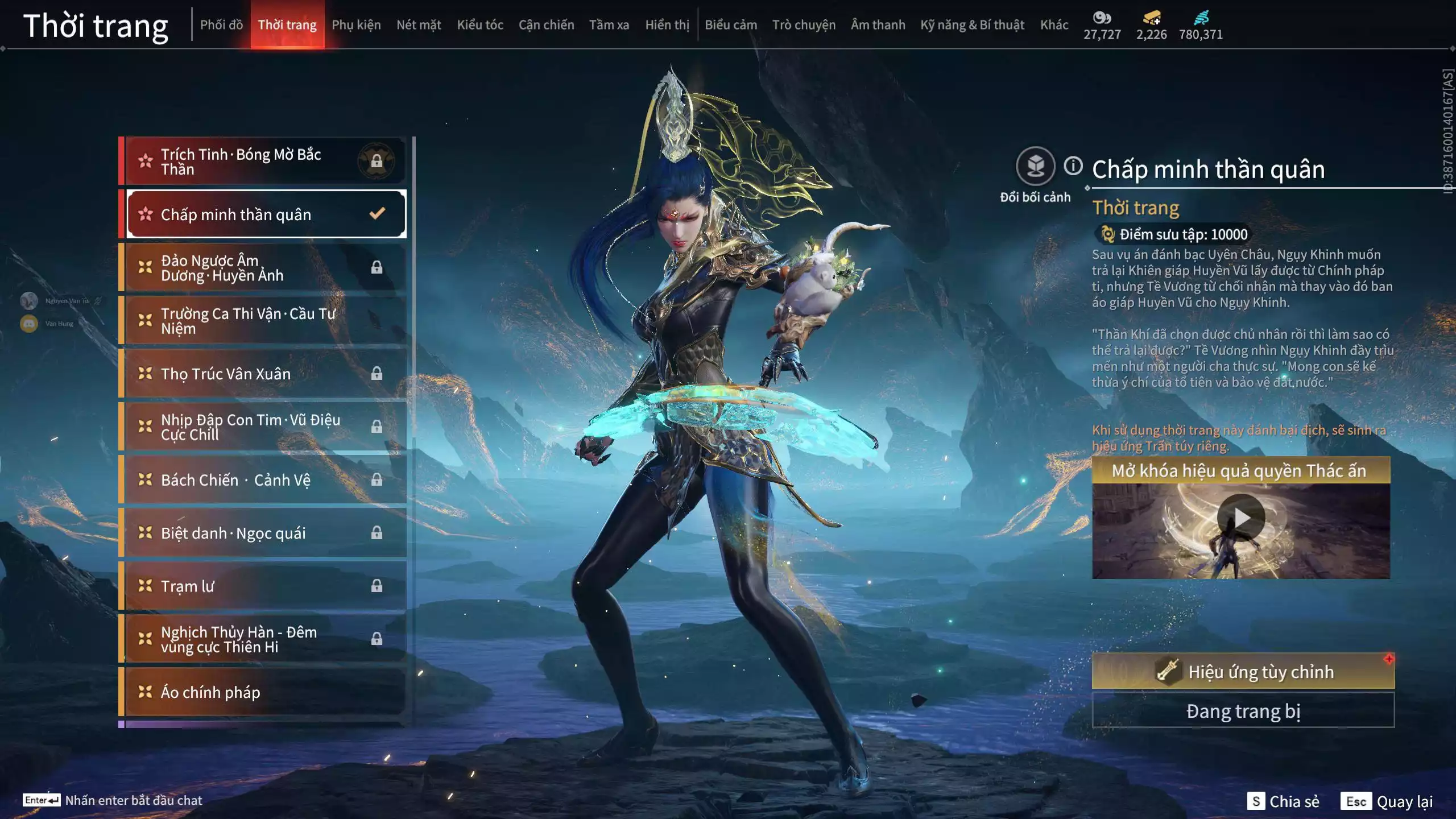This screenshot has height=819, width=1456.
Task: Open the Khác menu options
Action: pyautogui.click(x=1054, y=25)
